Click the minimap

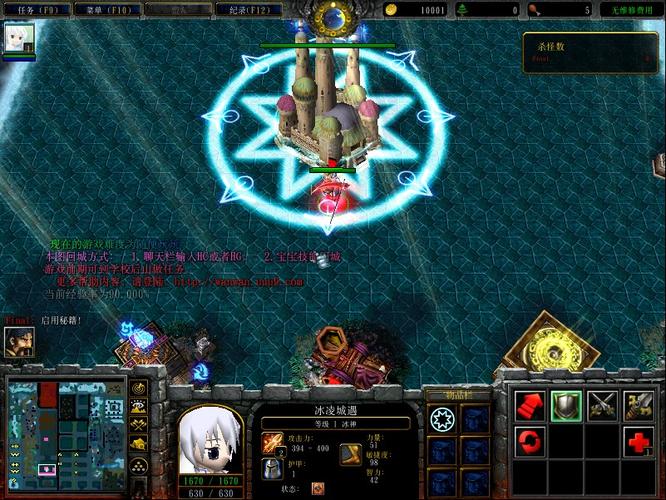pos(77,427)
